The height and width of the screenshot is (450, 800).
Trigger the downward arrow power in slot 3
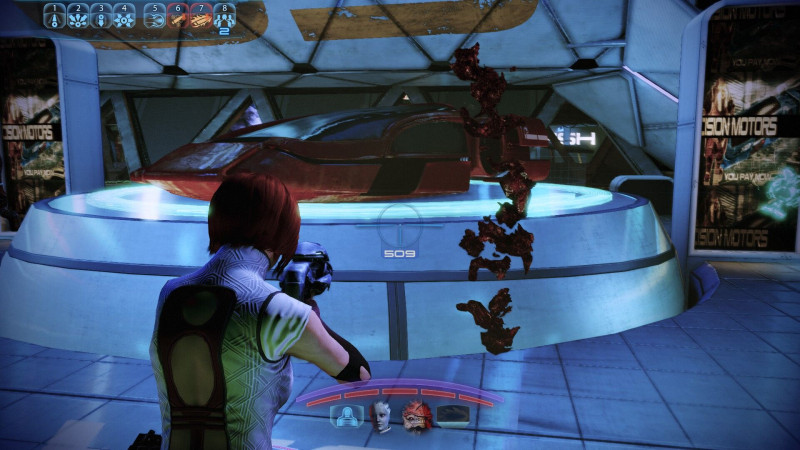click(x=100, y=16)
